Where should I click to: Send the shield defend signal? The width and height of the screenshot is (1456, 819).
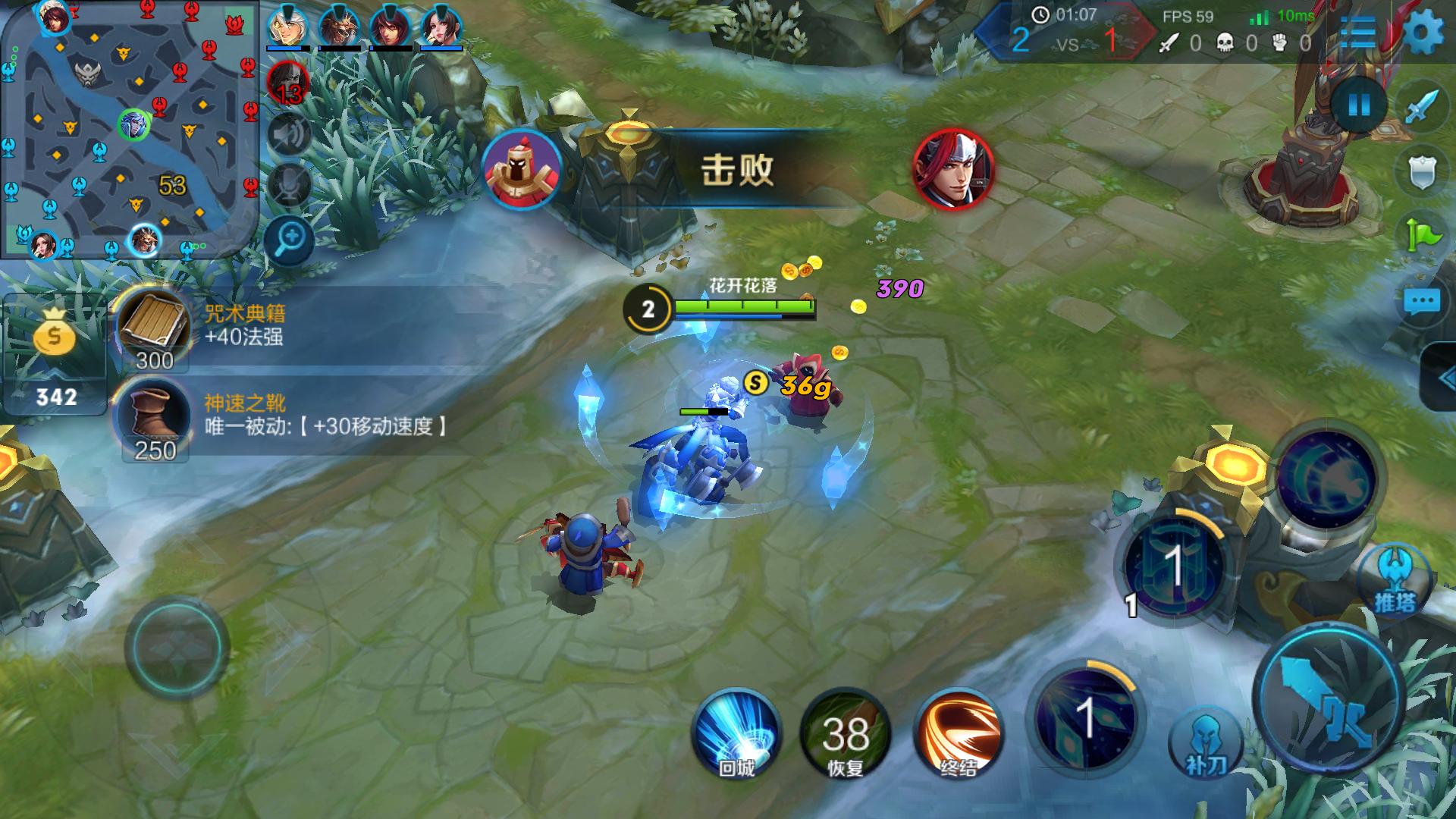1421,172
